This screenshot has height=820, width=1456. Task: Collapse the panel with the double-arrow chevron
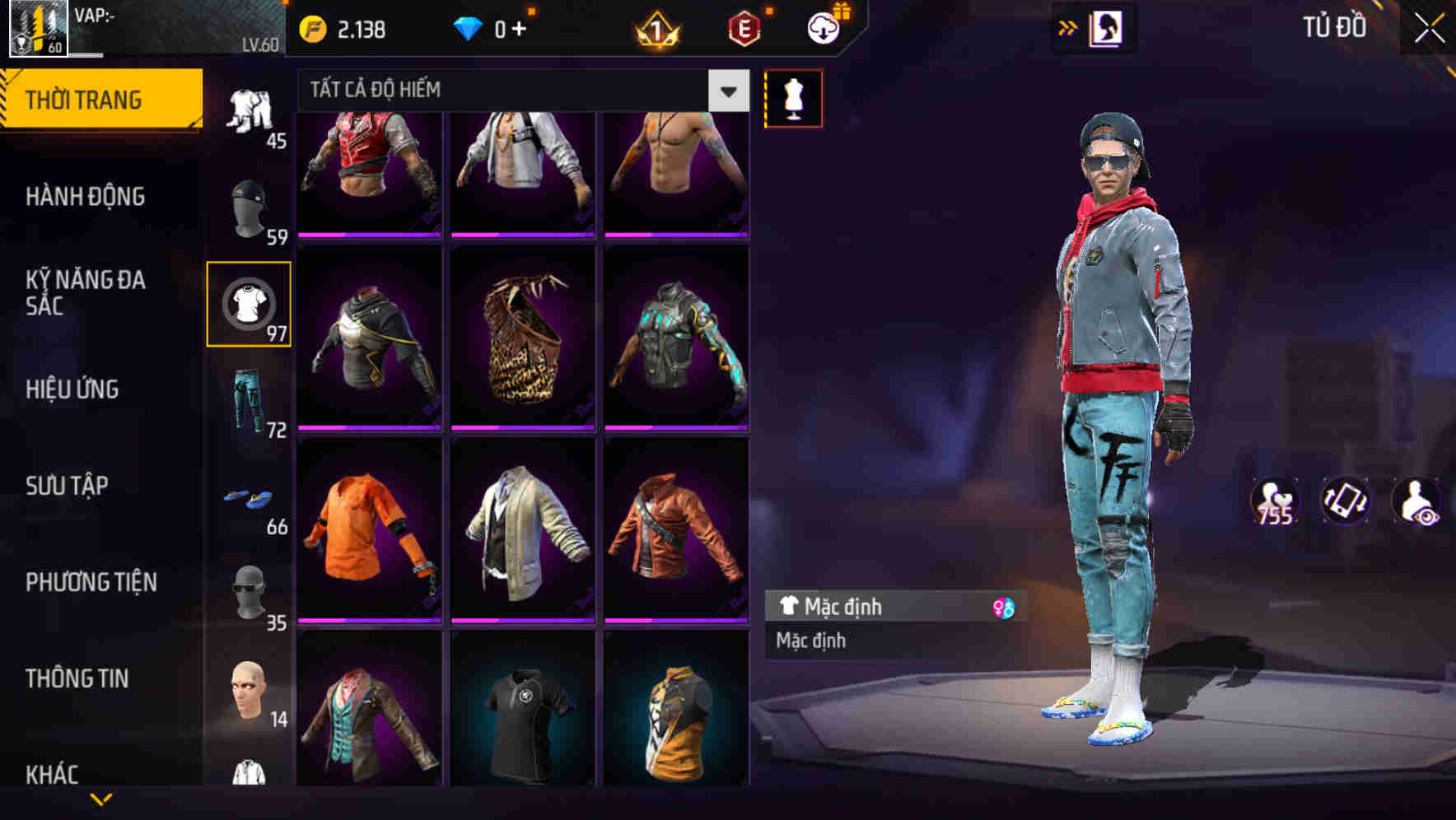pyautogui.click(x=1068, y=27)
